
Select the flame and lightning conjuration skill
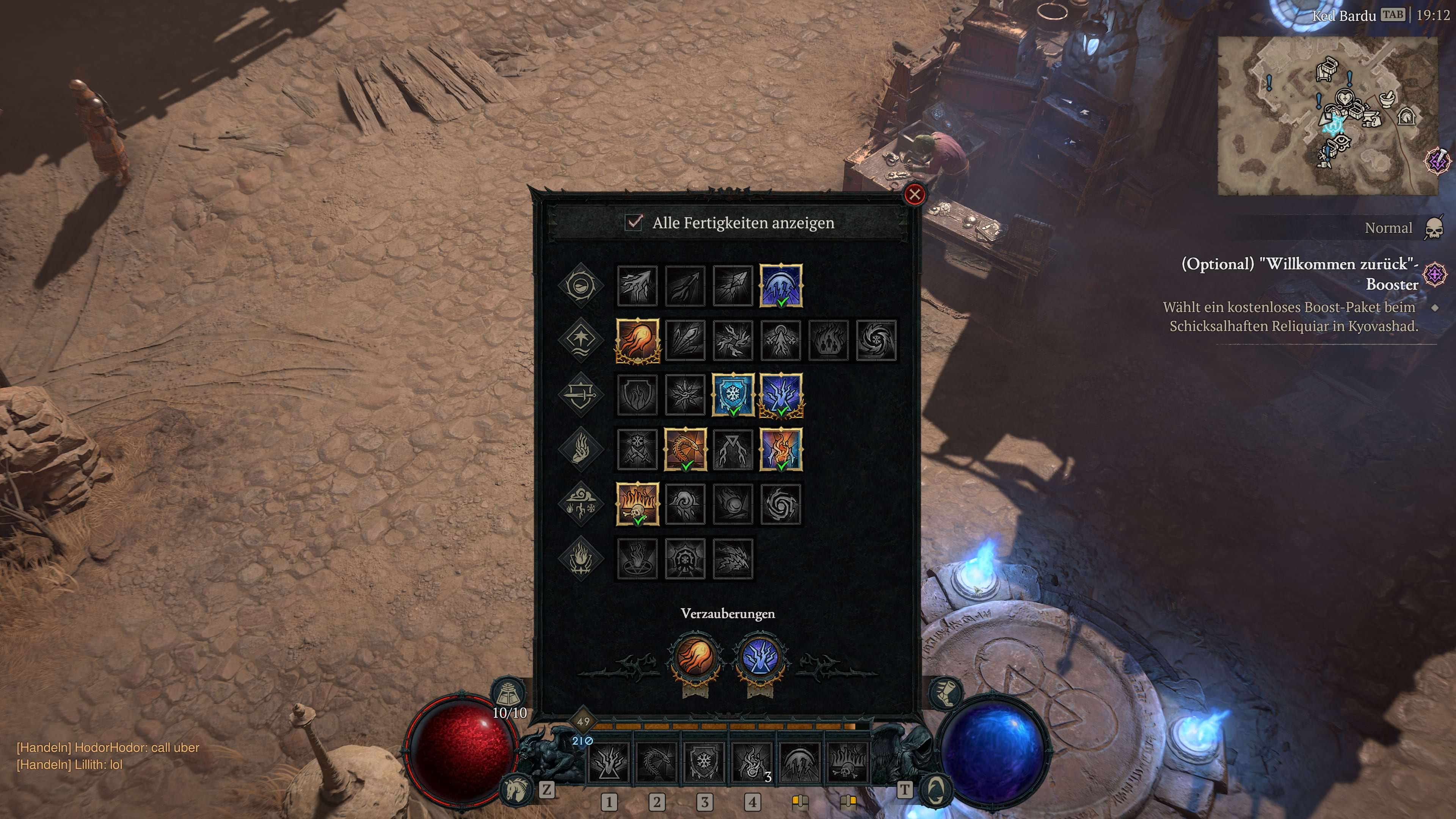[781, 449]
